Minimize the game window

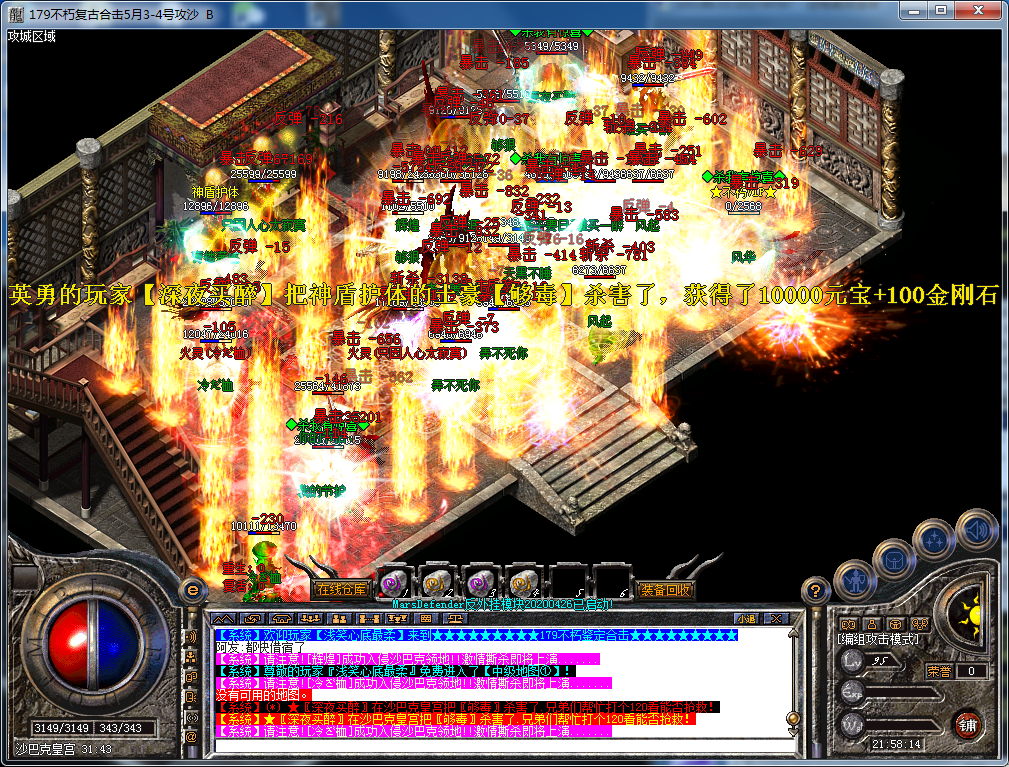coord(914,10)
